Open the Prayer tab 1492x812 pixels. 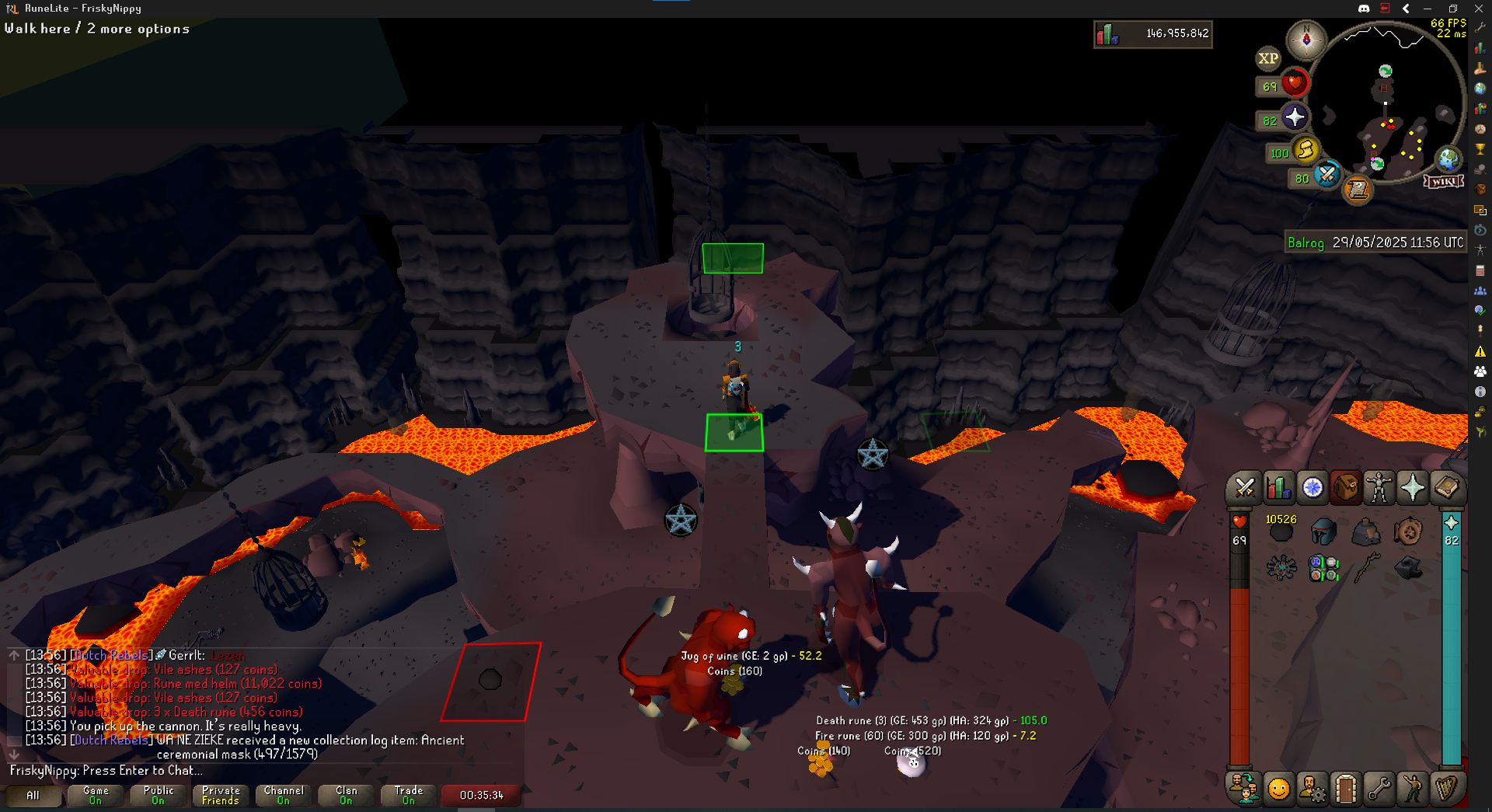coord(1412,488)
